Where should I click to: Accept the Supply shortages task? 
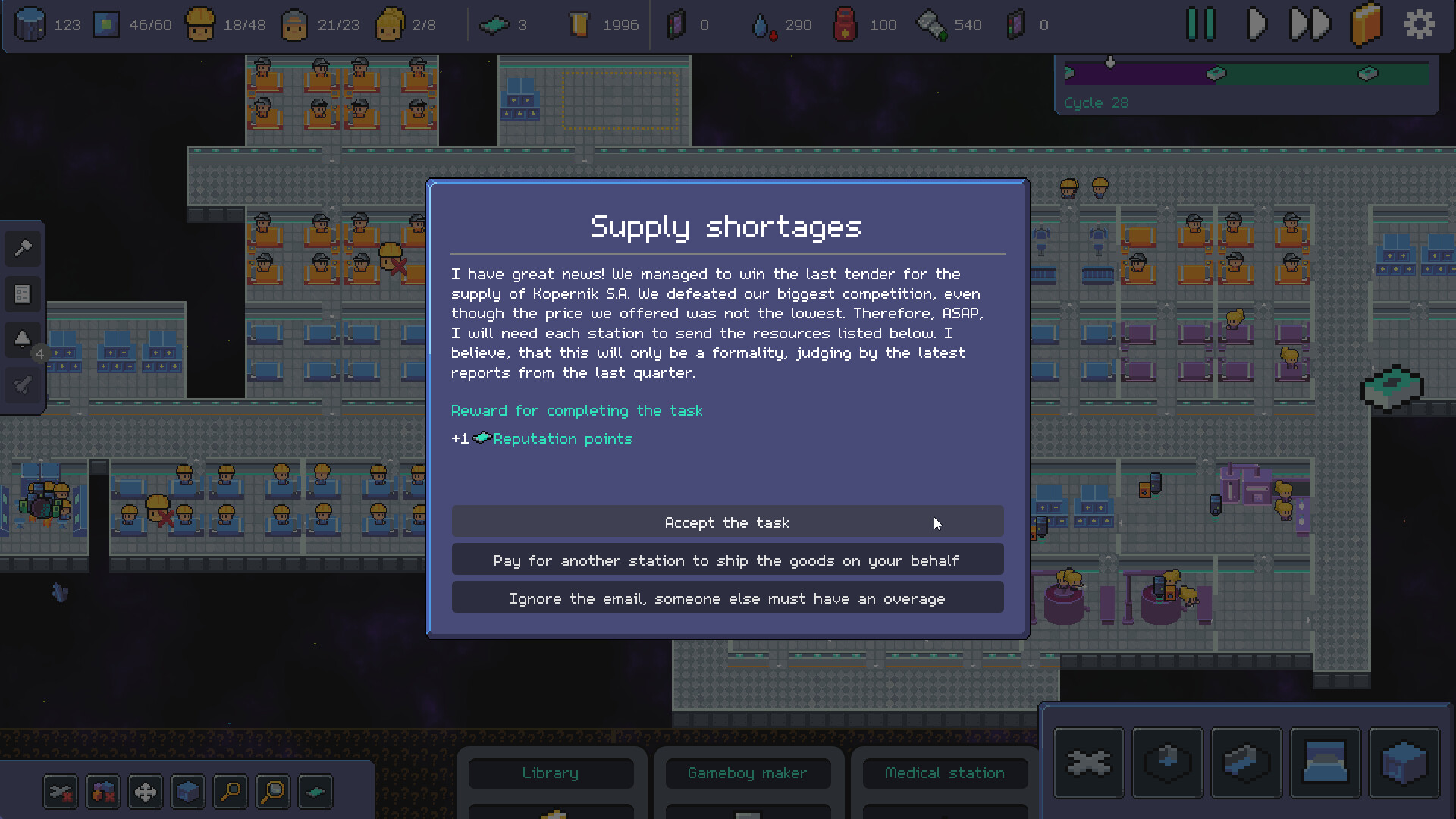pos(726,522)
